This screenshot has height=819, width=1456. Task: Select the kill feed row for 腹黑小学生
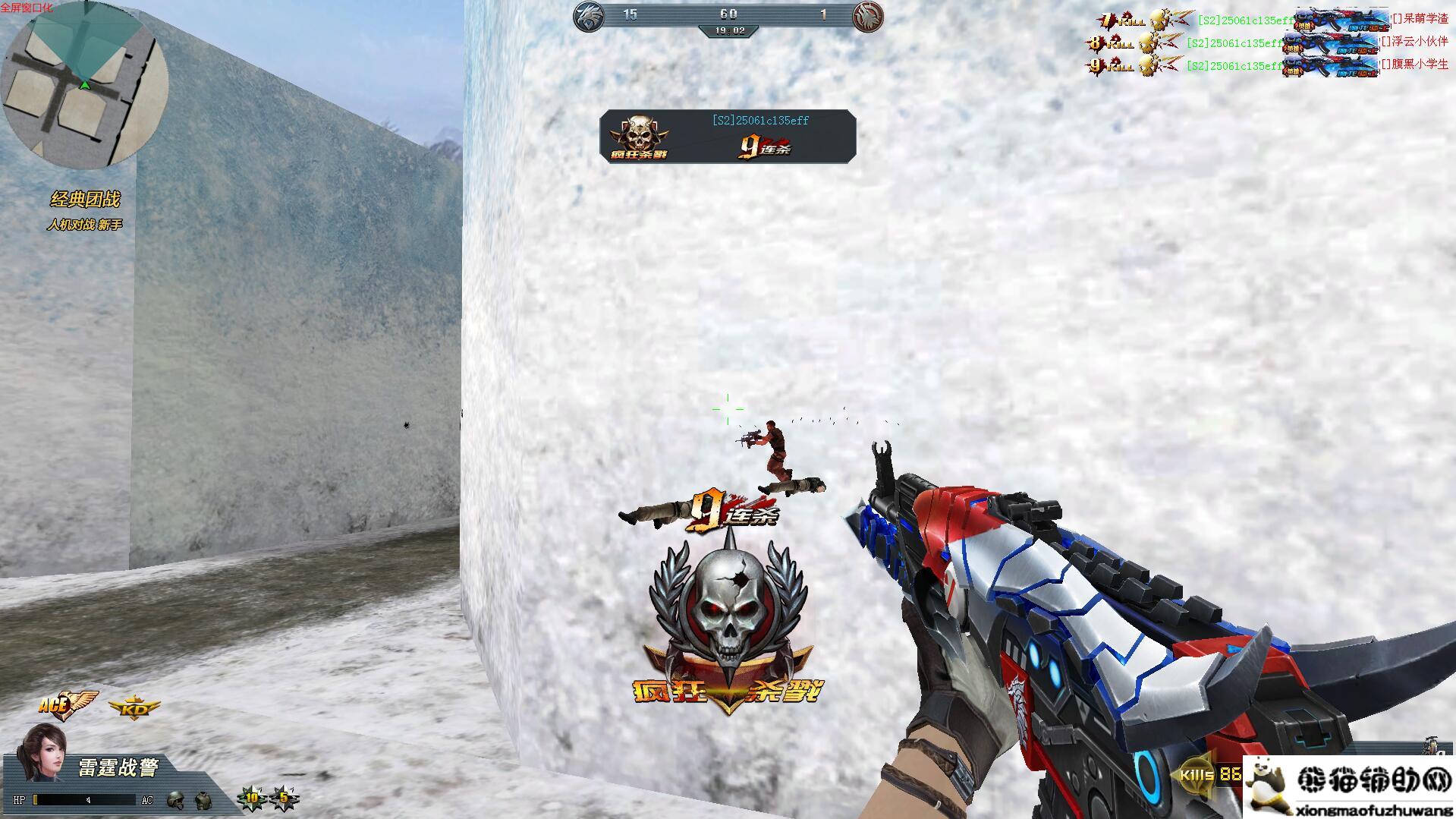tap(1267, 66)
